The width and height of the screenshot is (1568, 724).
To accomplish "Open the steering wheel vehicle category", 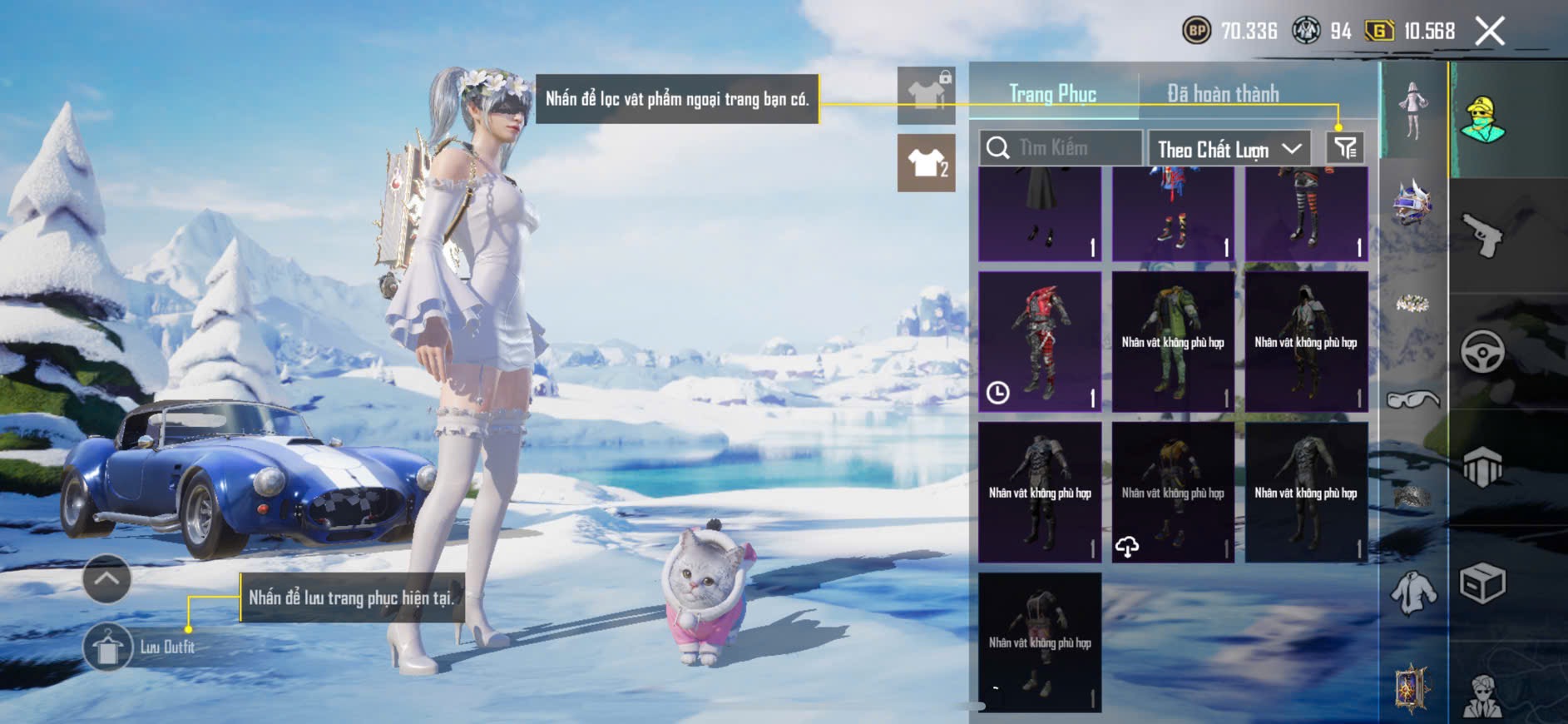I will 1482,352.
